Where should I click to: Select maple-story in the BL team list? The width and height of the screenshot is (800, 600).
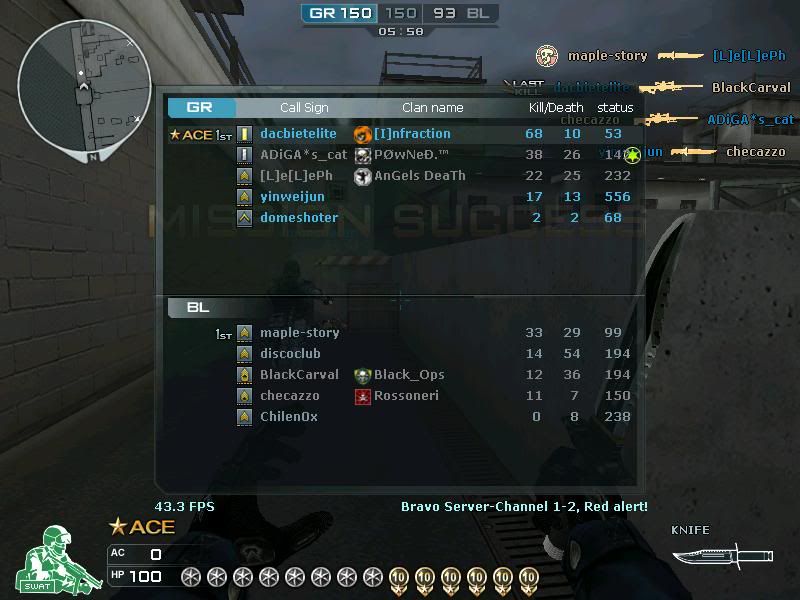(x=299, y=332)
